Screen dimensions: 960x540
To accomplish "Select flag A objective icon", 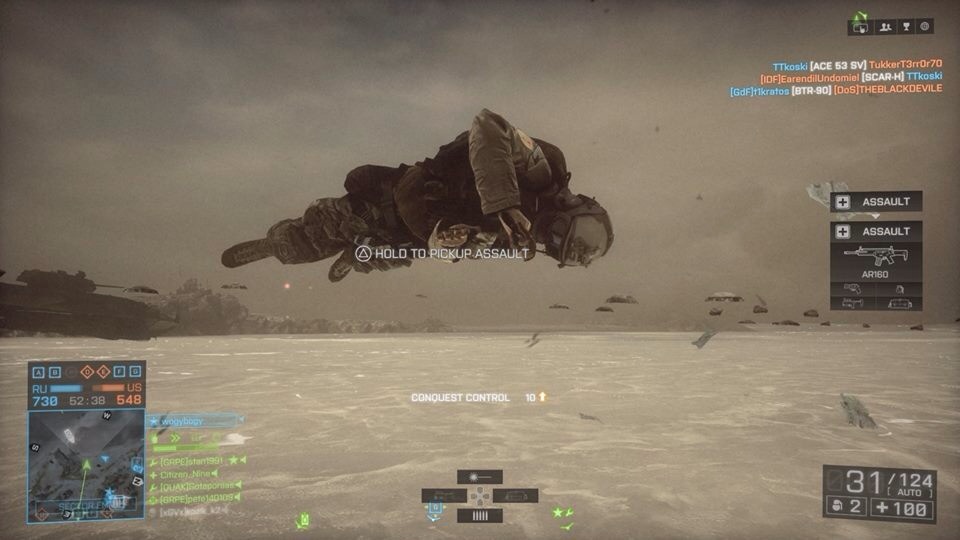I will click(39, 372).
